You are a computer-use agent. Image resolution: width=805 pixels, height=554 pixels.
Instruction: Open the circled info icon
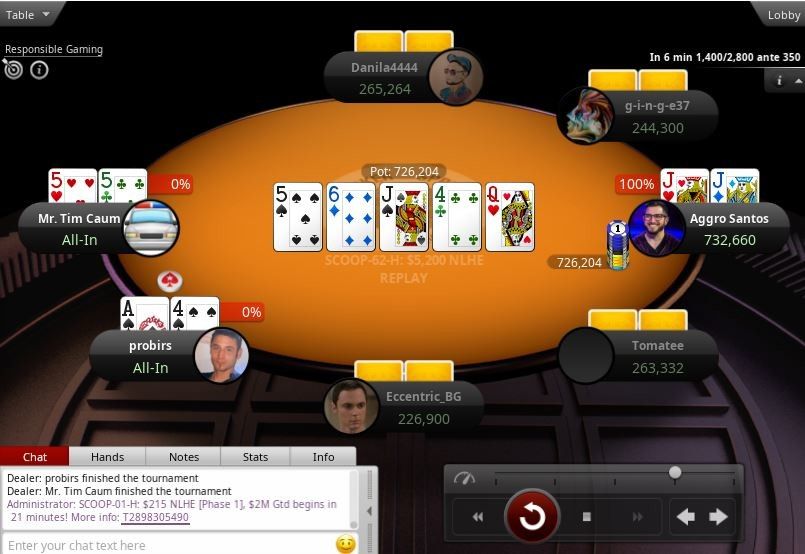pos(39,70)
